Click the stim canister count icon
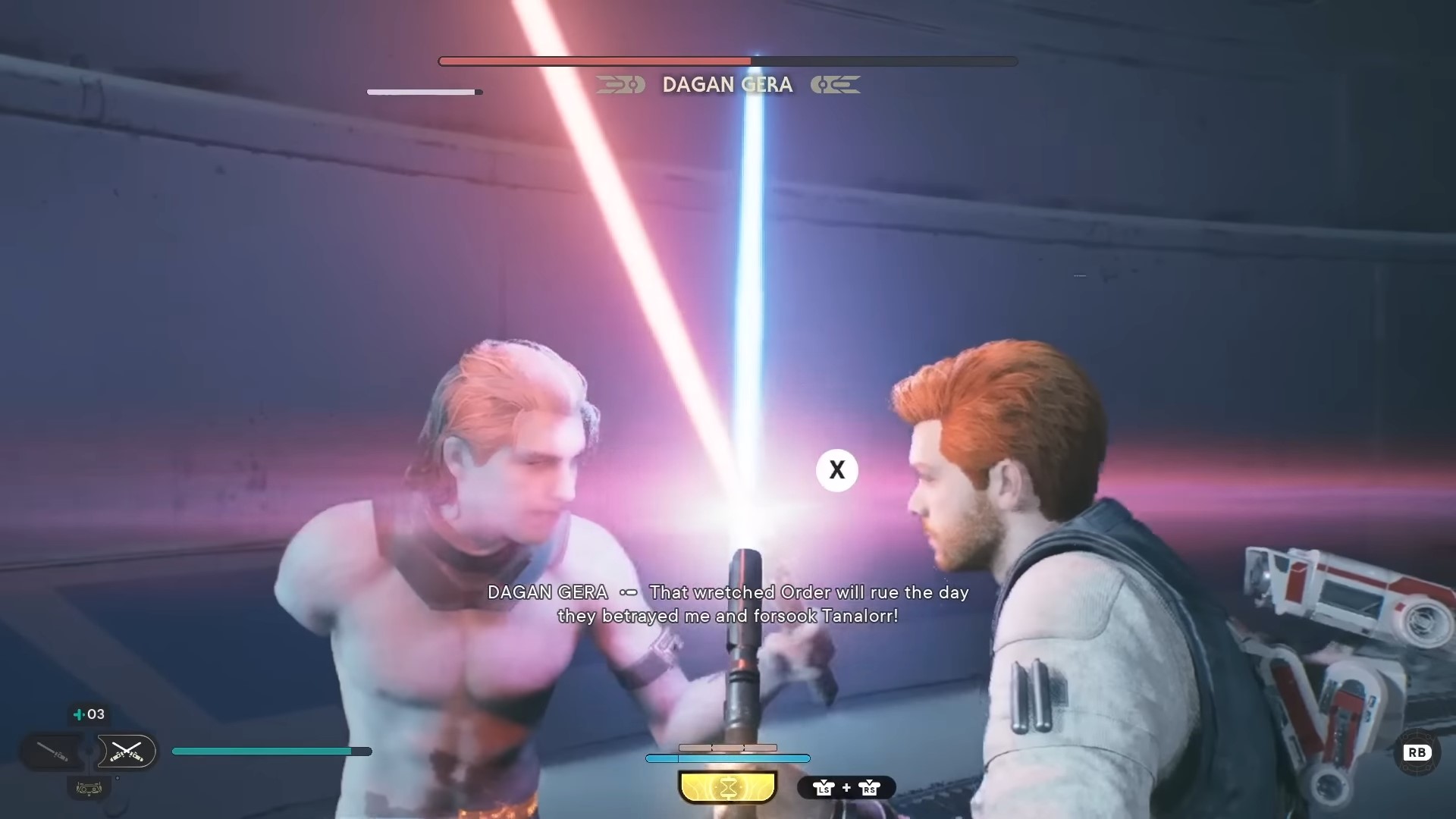The width and height of the screenshot is (1456, 819). pyautogui.click(x=89, y=714)
